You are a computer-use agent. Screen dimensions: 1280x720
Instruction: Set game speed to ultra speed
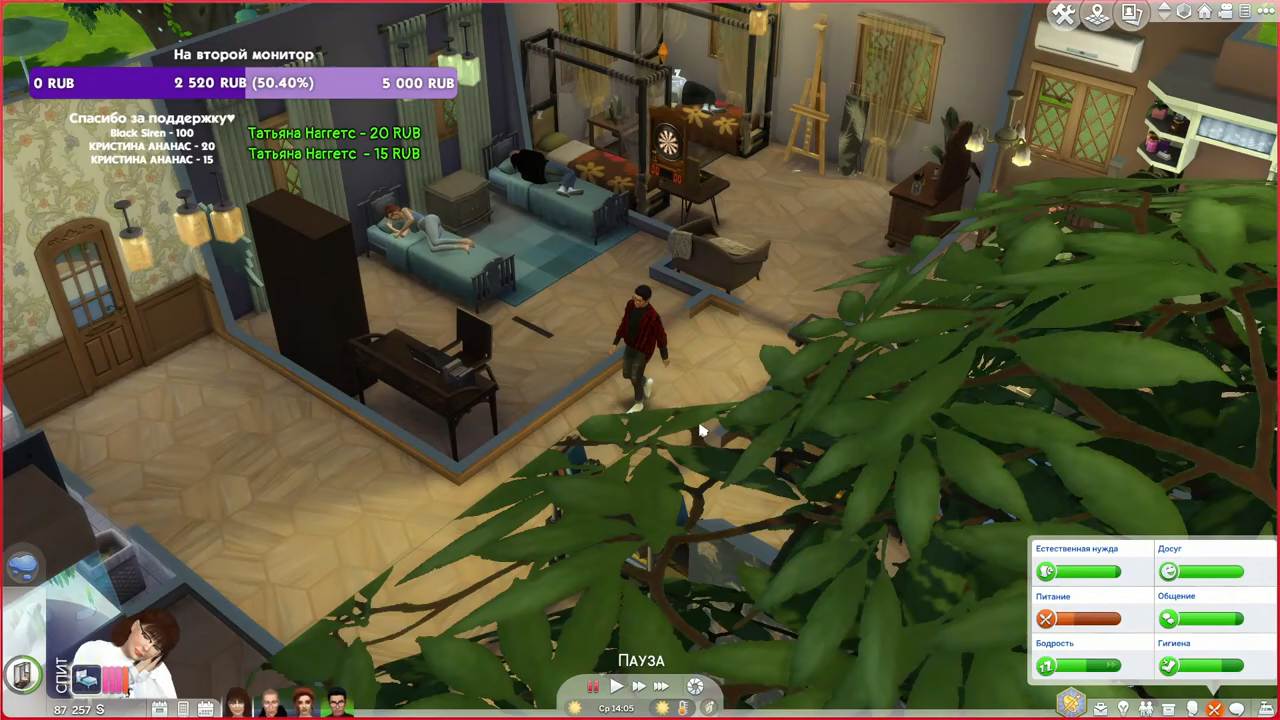coord(661,687)
